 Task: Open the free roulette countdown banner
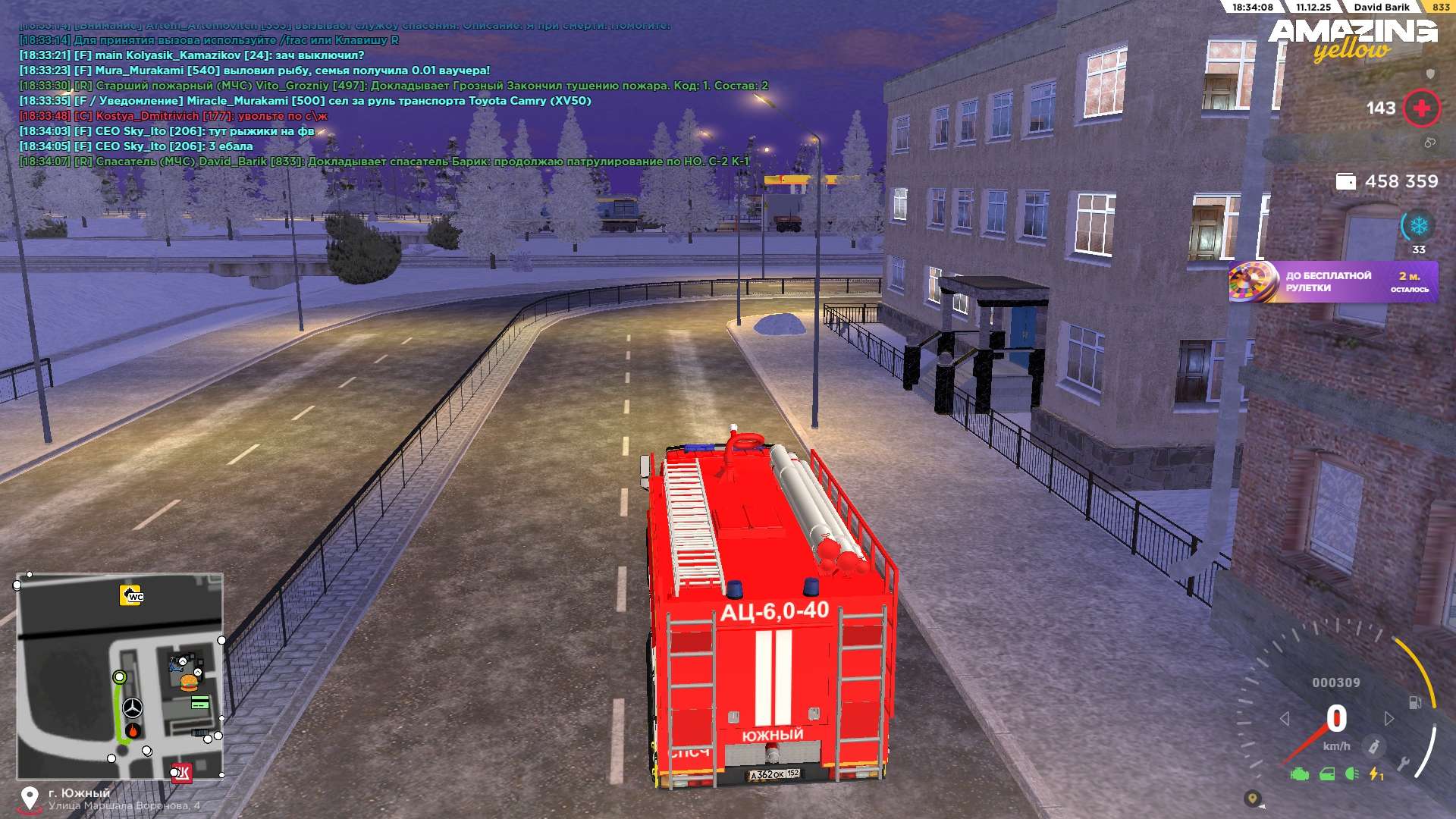point(1332,282)
